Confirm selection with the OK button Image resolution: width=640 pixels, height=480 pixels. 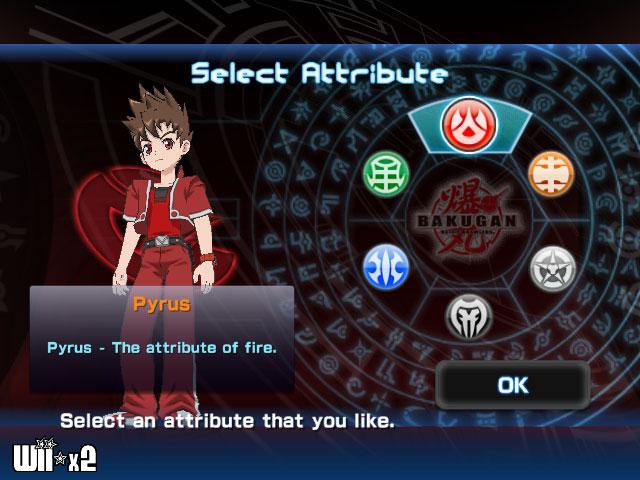(512, 385)
